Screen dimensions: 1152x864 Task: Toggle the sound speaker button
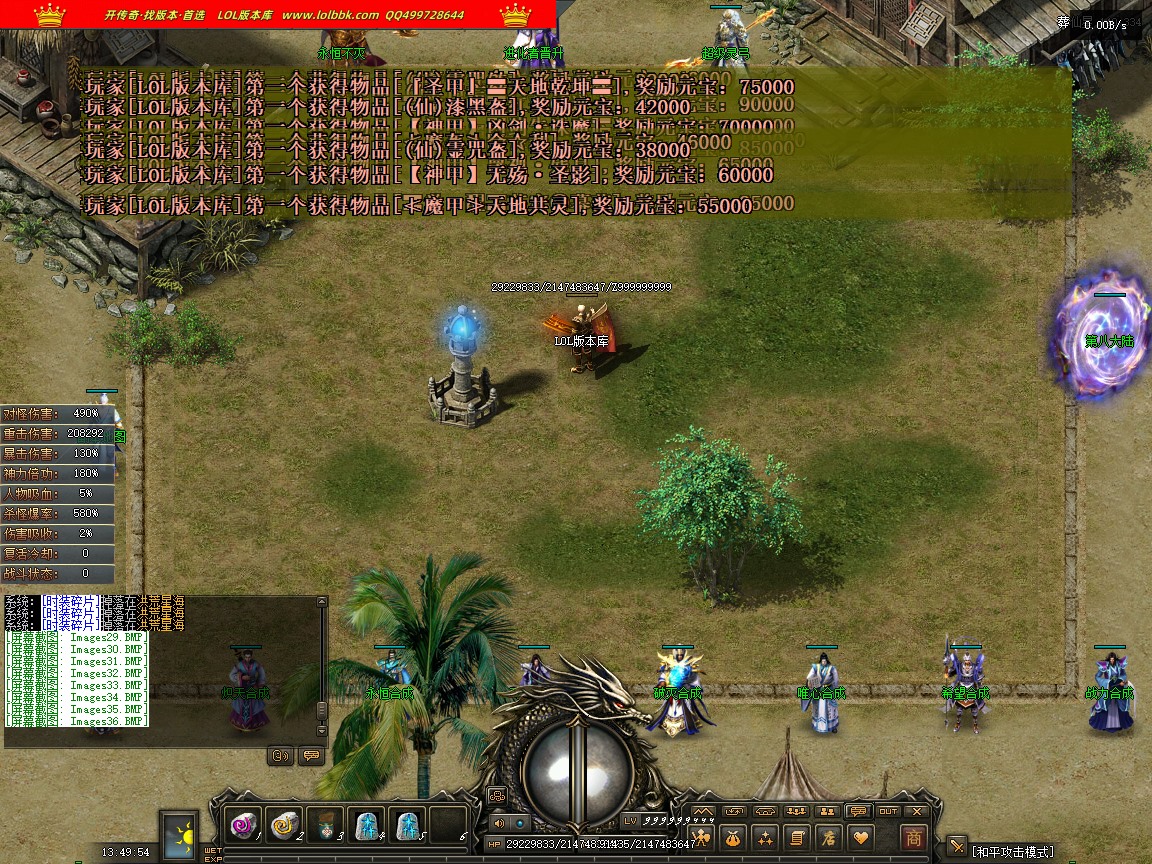click(498, 822)
